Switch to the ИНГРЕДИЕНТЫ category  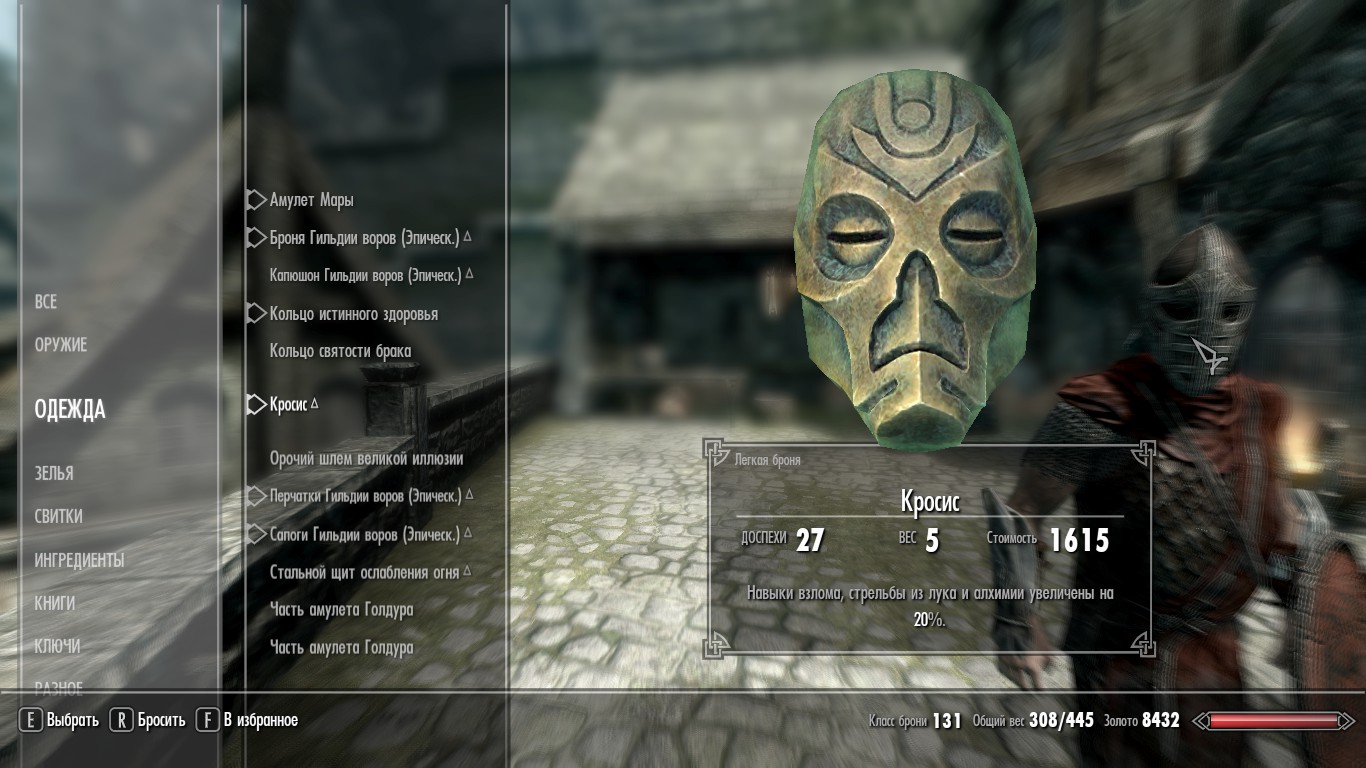79,560
